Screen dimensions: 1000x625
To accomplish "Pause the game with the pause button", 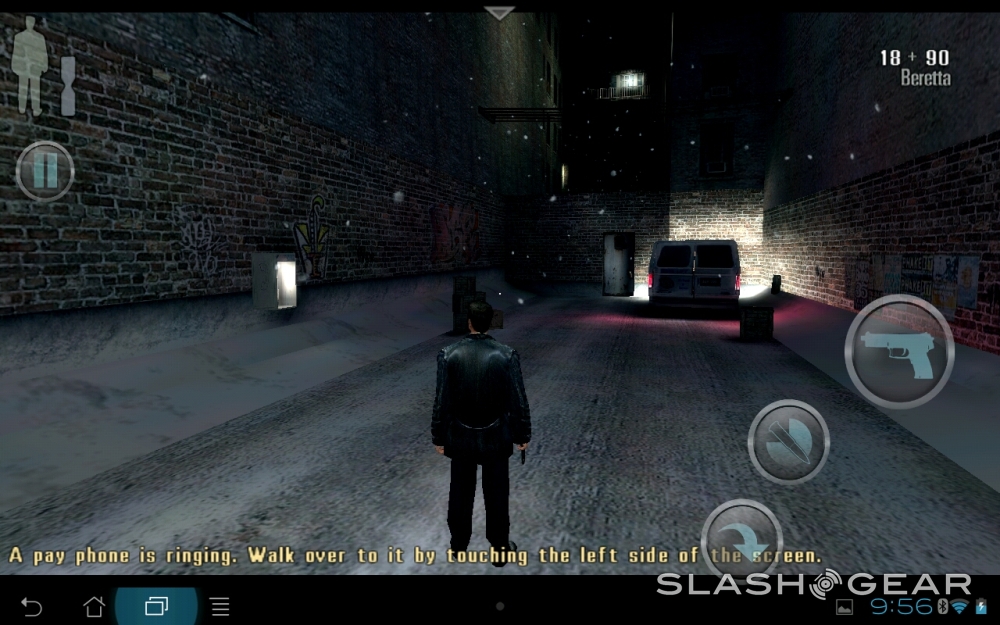I will pyautogui.click(x=45, y=172).
